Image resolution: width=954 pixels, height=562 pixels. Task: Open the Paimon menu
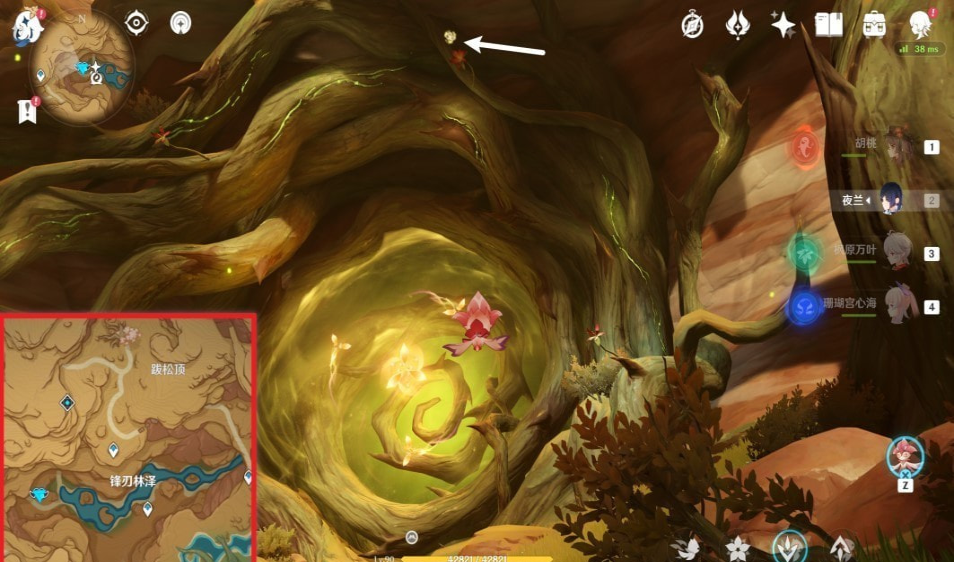tap(24, 27)
